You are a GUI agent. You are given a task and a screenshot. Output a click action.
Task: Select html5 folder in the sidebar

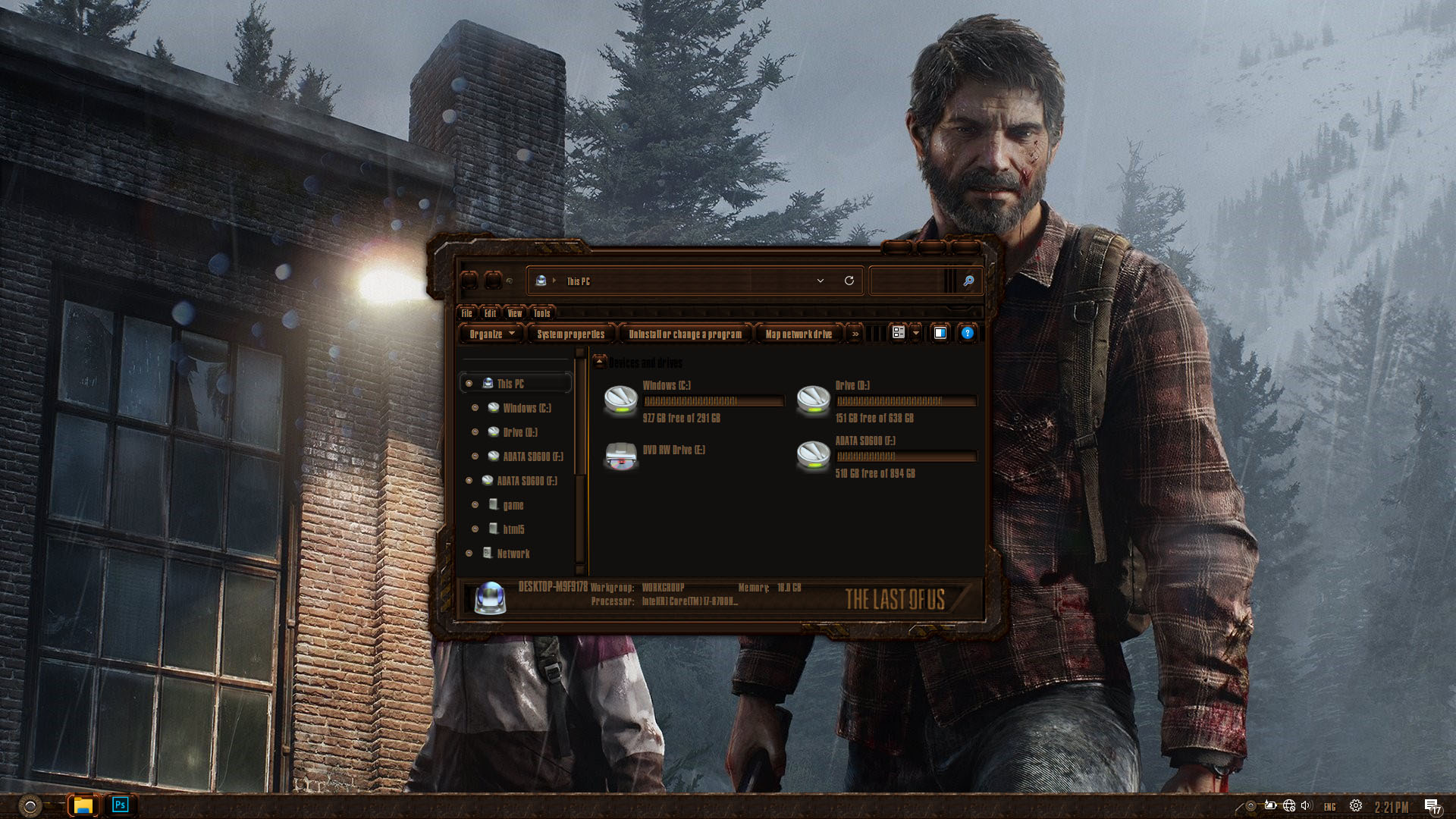click(513, 529)
